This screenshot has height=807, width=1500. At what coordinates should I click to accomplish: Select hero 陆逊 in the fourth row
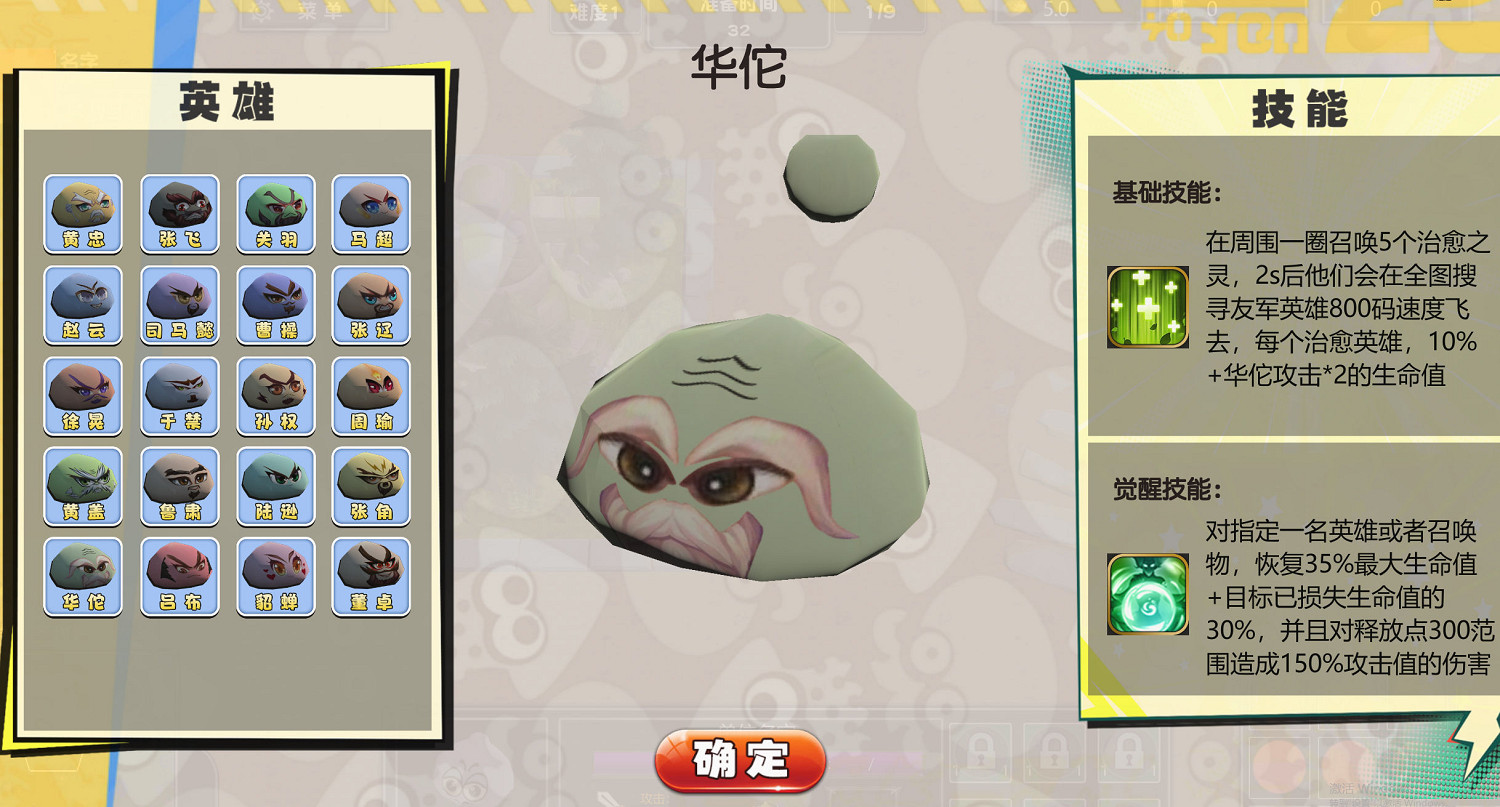tap(275, 485)
